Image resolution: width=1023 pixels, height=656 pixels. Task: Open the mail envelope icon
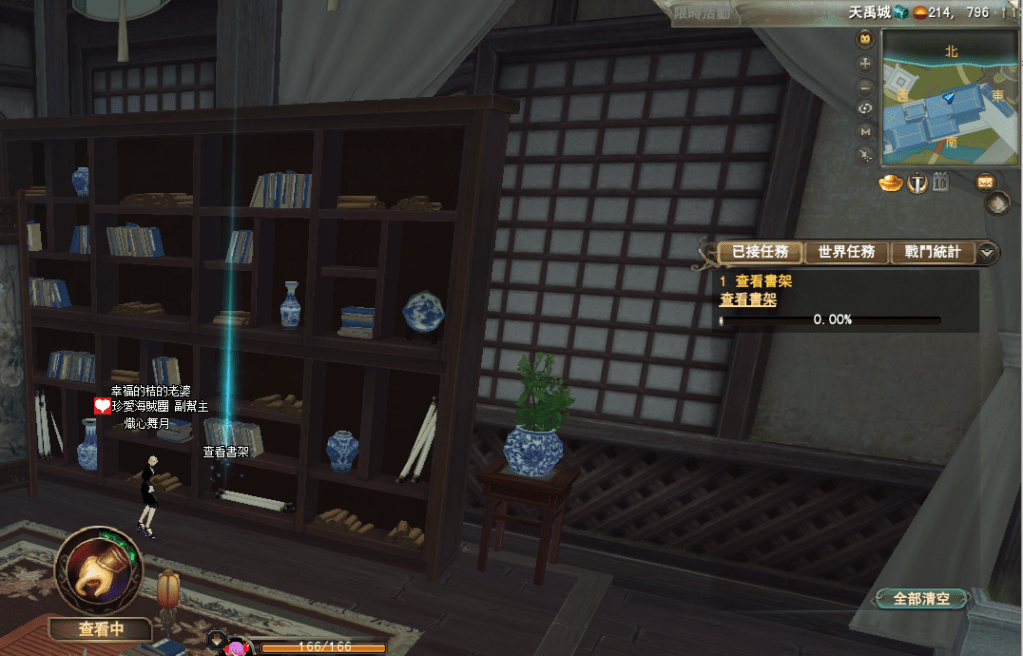tap(986, 182)
